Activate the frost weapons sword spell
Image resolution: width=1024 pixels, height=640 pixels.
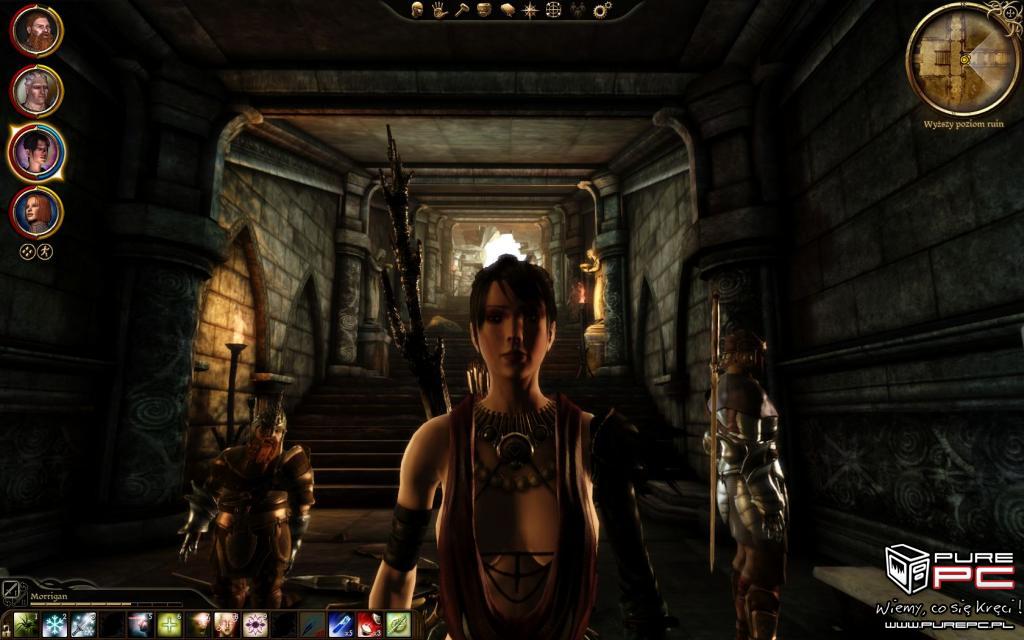(83, 624)
